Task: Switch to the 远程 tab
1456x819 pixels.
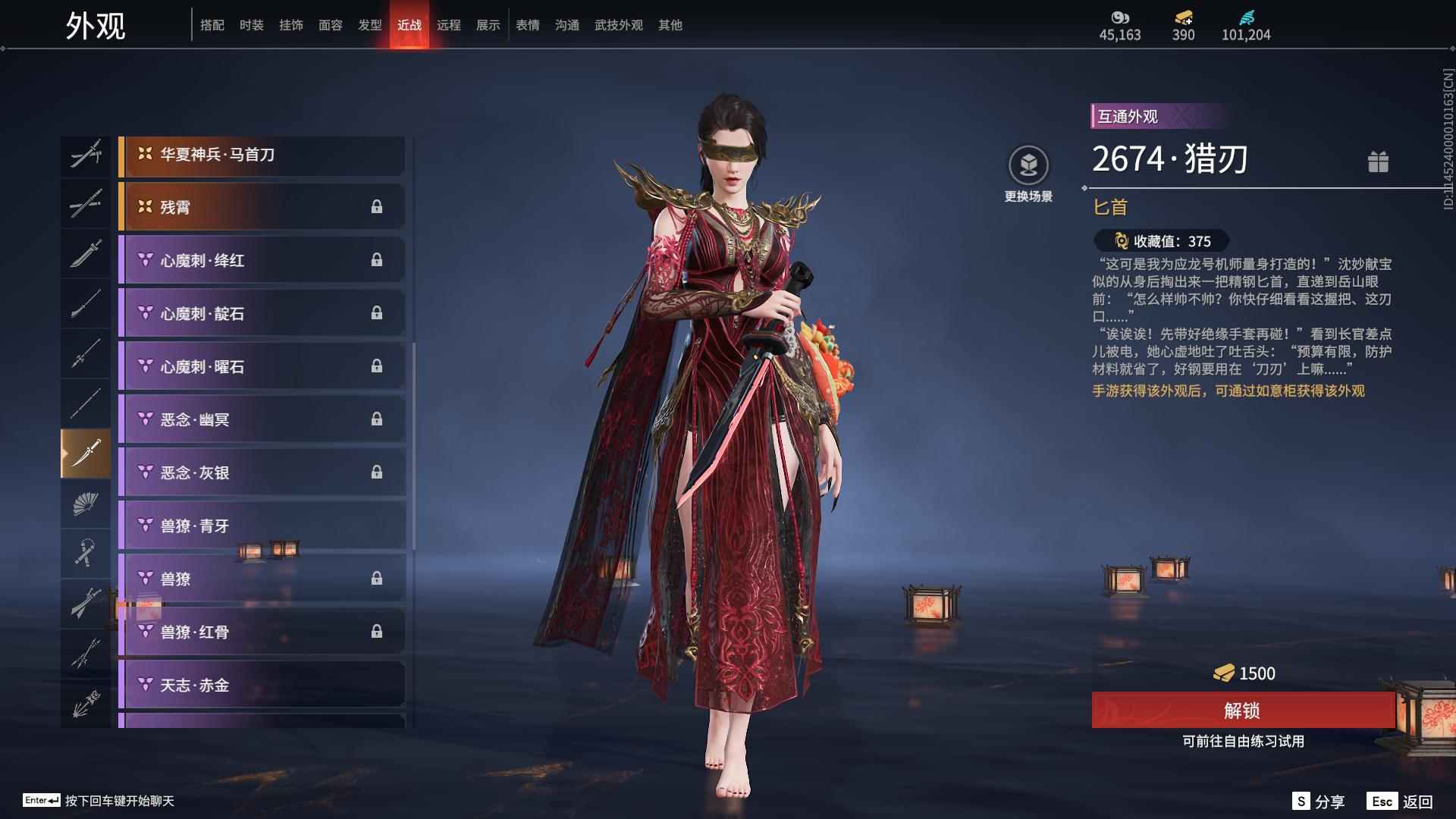Action: [x=450, y=24]
